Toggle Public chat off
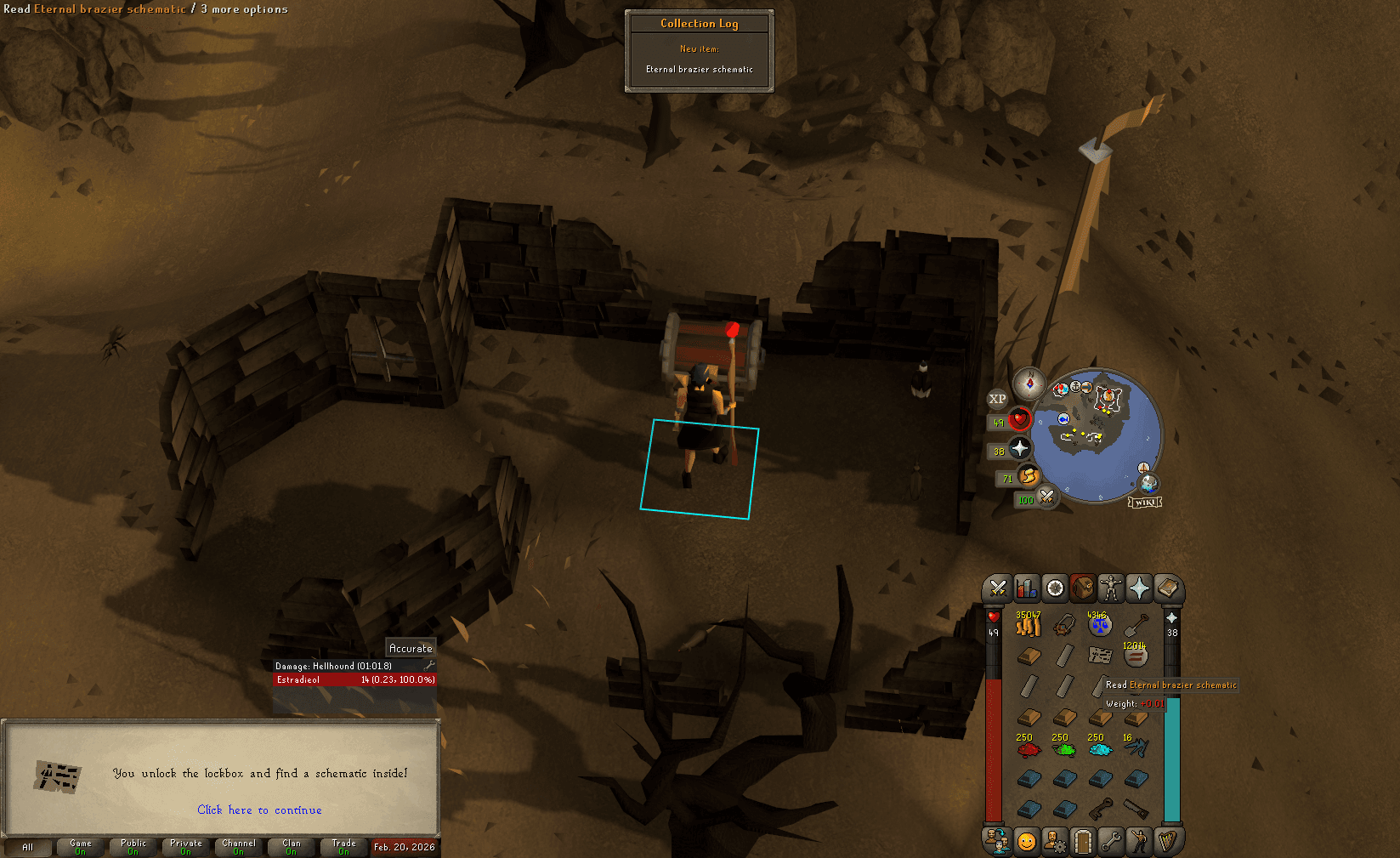This screenshot has height=858, width=1400. (133, 846)
